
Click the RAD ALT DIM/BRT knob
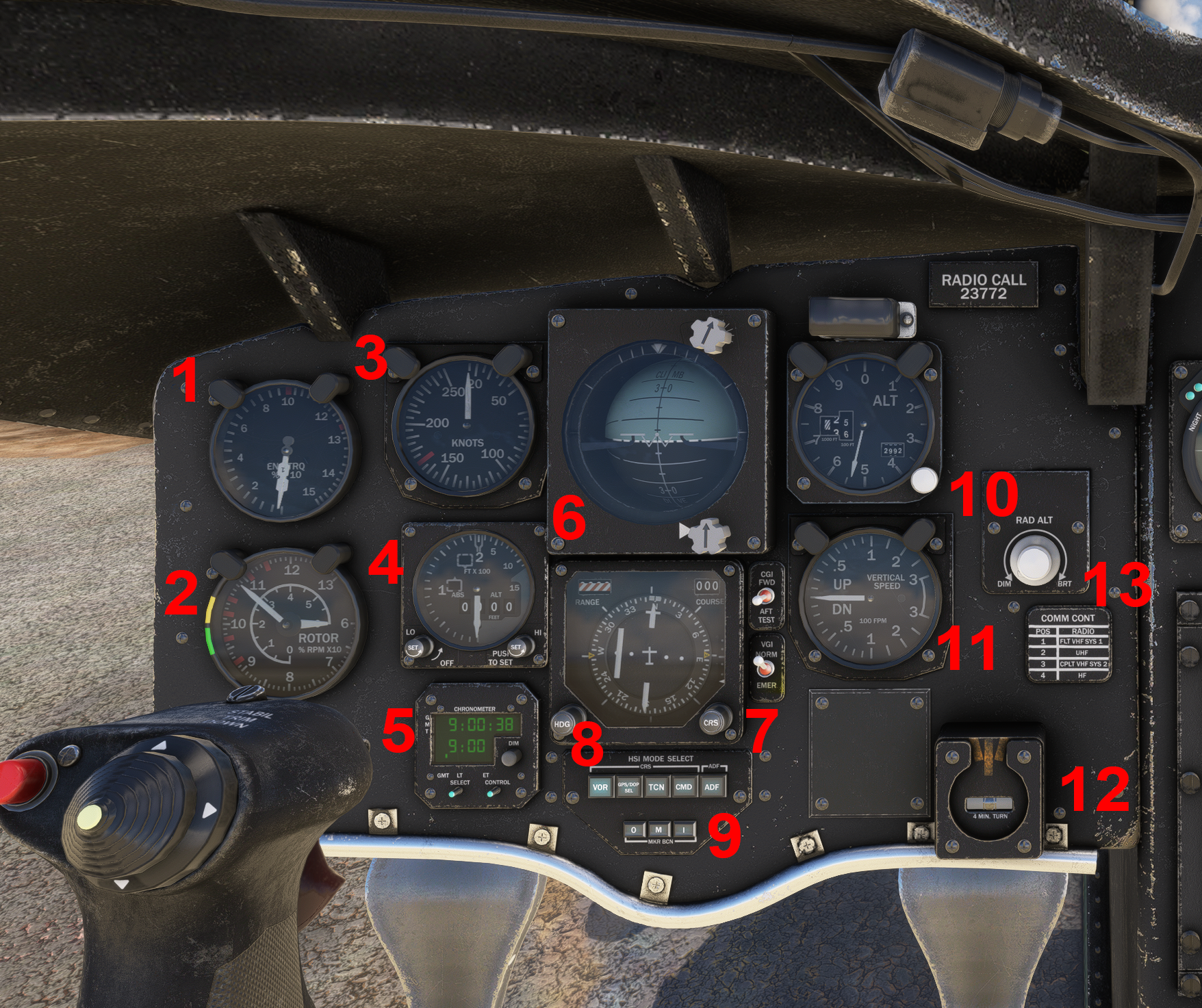click(x=1033, y=561)
